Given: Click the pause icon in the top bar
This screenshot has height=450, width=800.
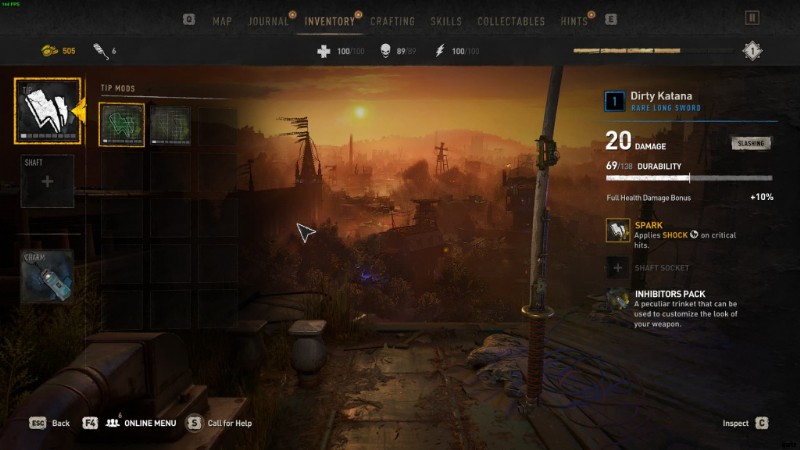Looking at the screenshot, I should tap(752, 18).
